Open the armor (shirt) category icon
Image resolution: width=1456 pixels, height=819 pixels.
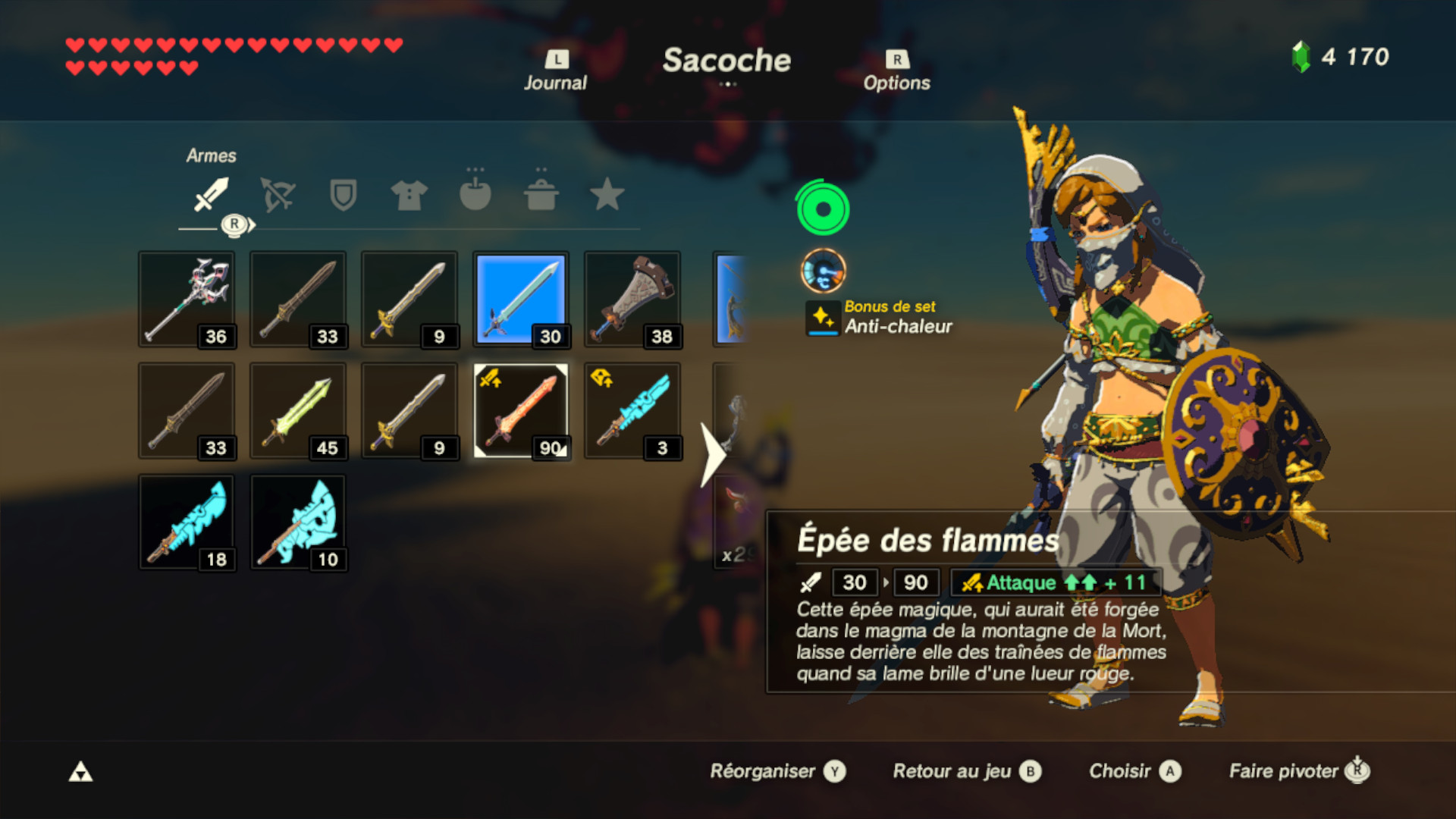pos(408,196)
